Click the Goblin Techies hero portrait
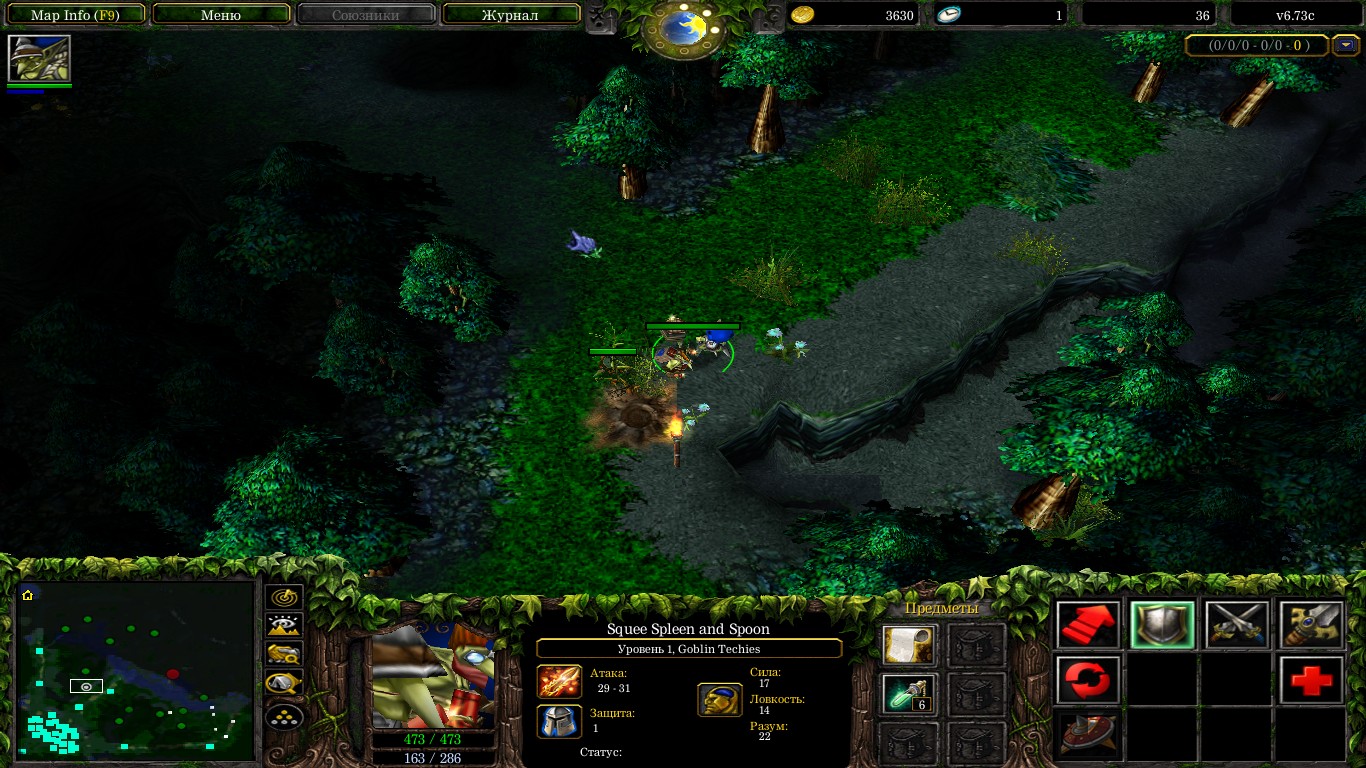Screen dimensions: 1366x768 point(433,675)
